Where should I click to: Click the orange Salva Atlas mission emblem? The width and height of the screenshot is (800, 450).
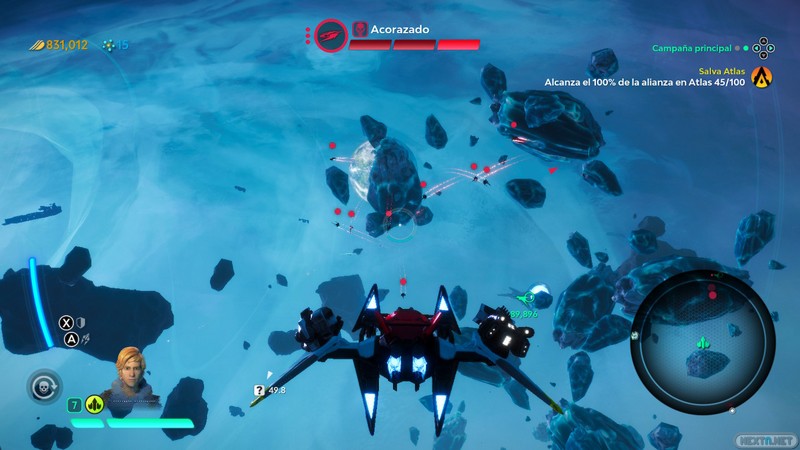[x=763, y=75]
